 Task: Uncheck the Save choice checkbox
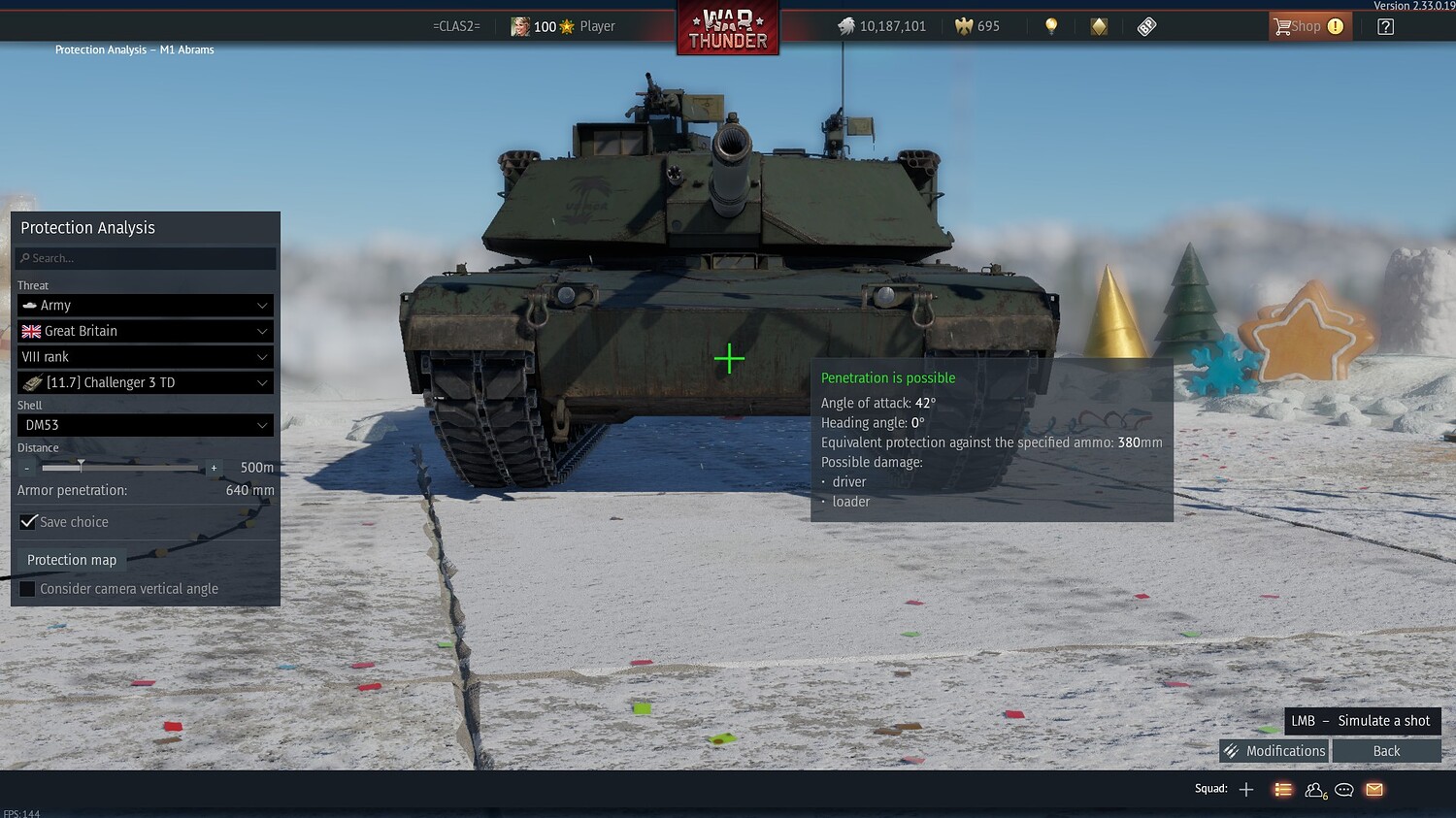click(28, 521)
